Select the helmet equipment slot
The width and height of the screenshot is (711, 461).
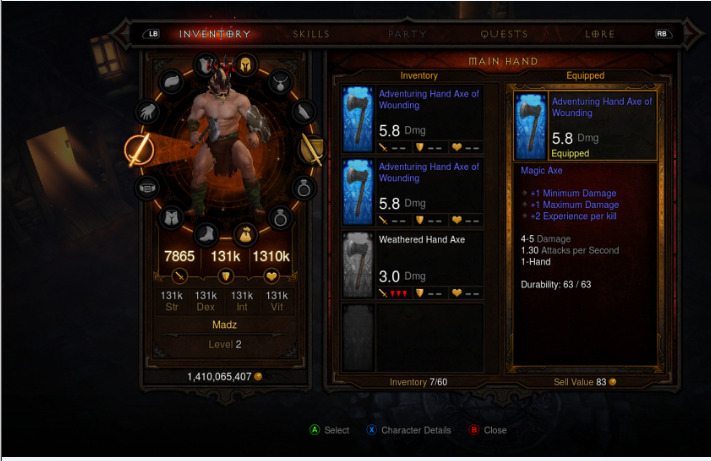pyautogui.click(x=246, y=66)
